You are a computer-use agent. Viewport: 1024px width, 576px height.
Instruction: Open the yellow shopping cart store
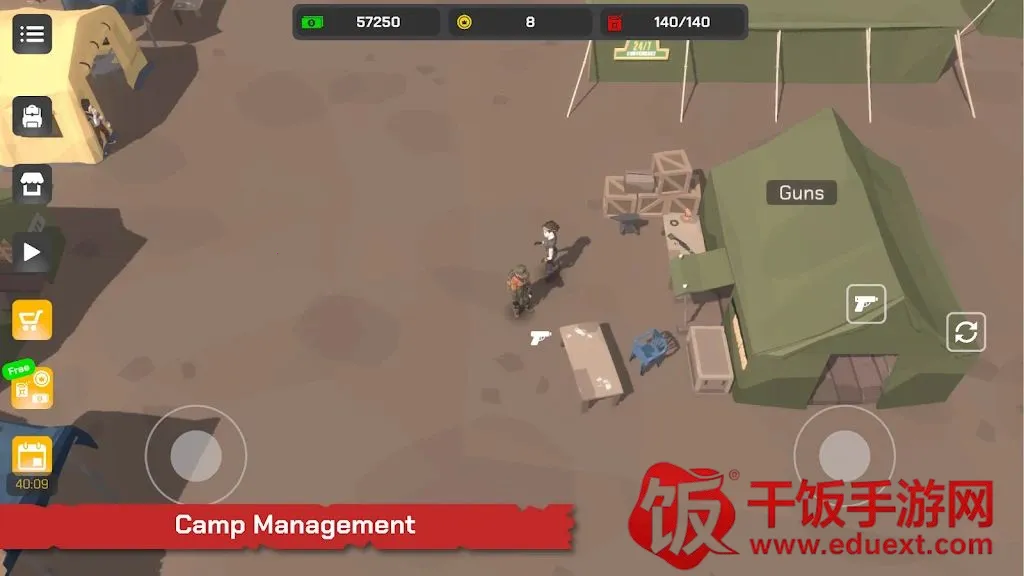tap(32, 320)
